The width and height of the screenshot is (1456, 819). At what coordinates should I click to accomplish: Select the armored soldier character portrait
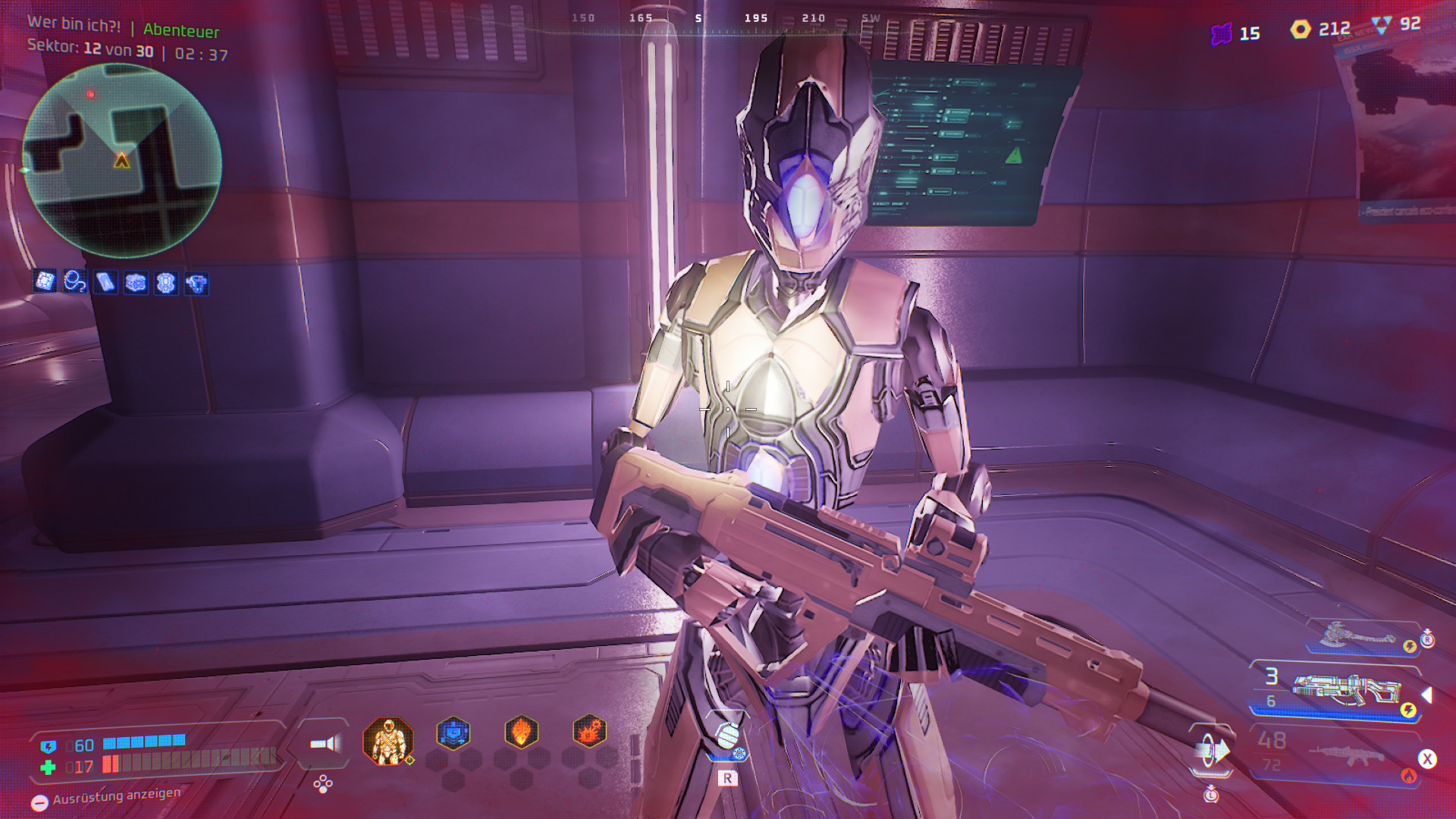(x=388, y=741)
